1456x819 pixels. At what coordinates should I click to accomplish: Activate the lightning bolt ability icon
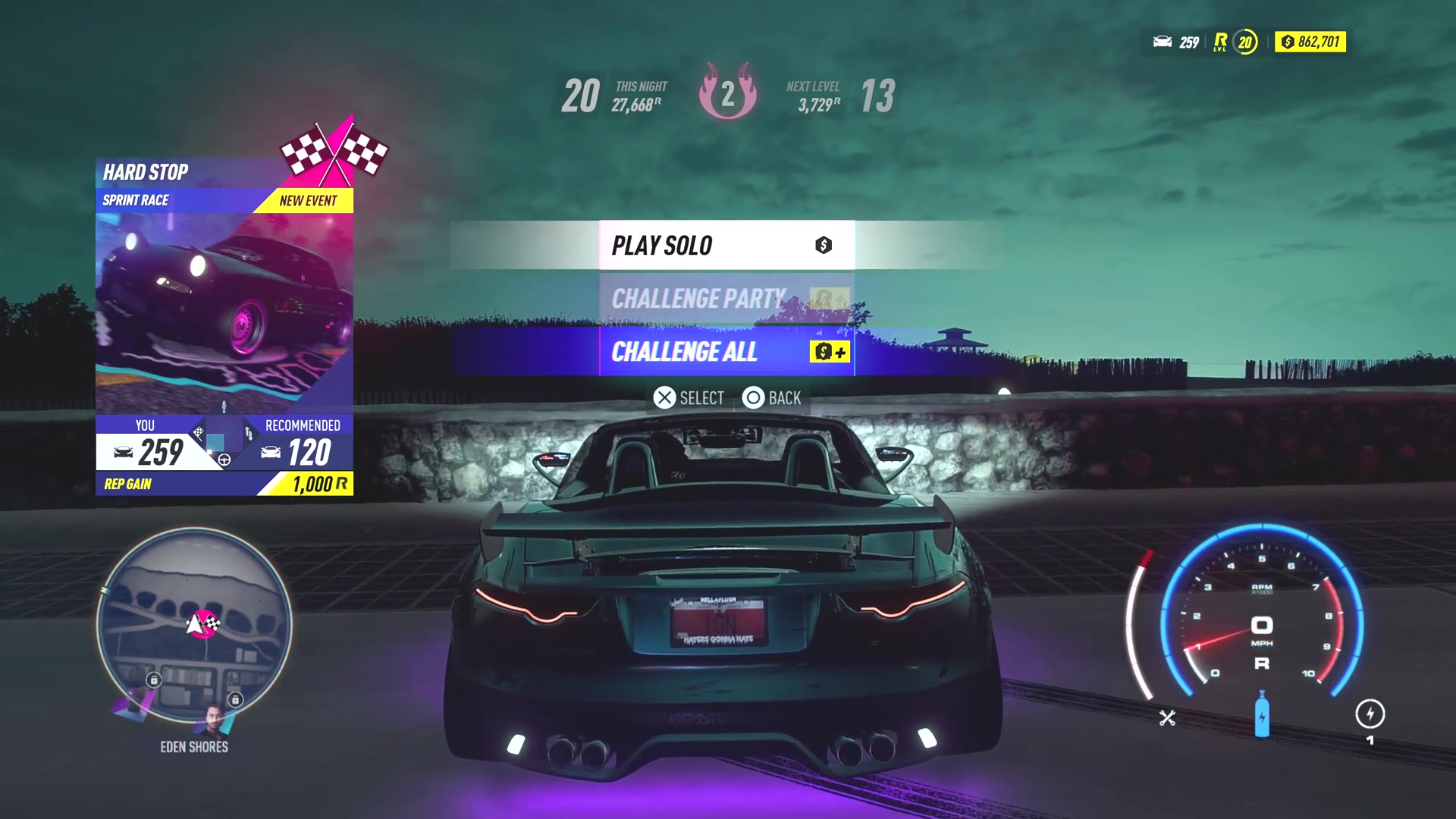tap(1370, 714)
